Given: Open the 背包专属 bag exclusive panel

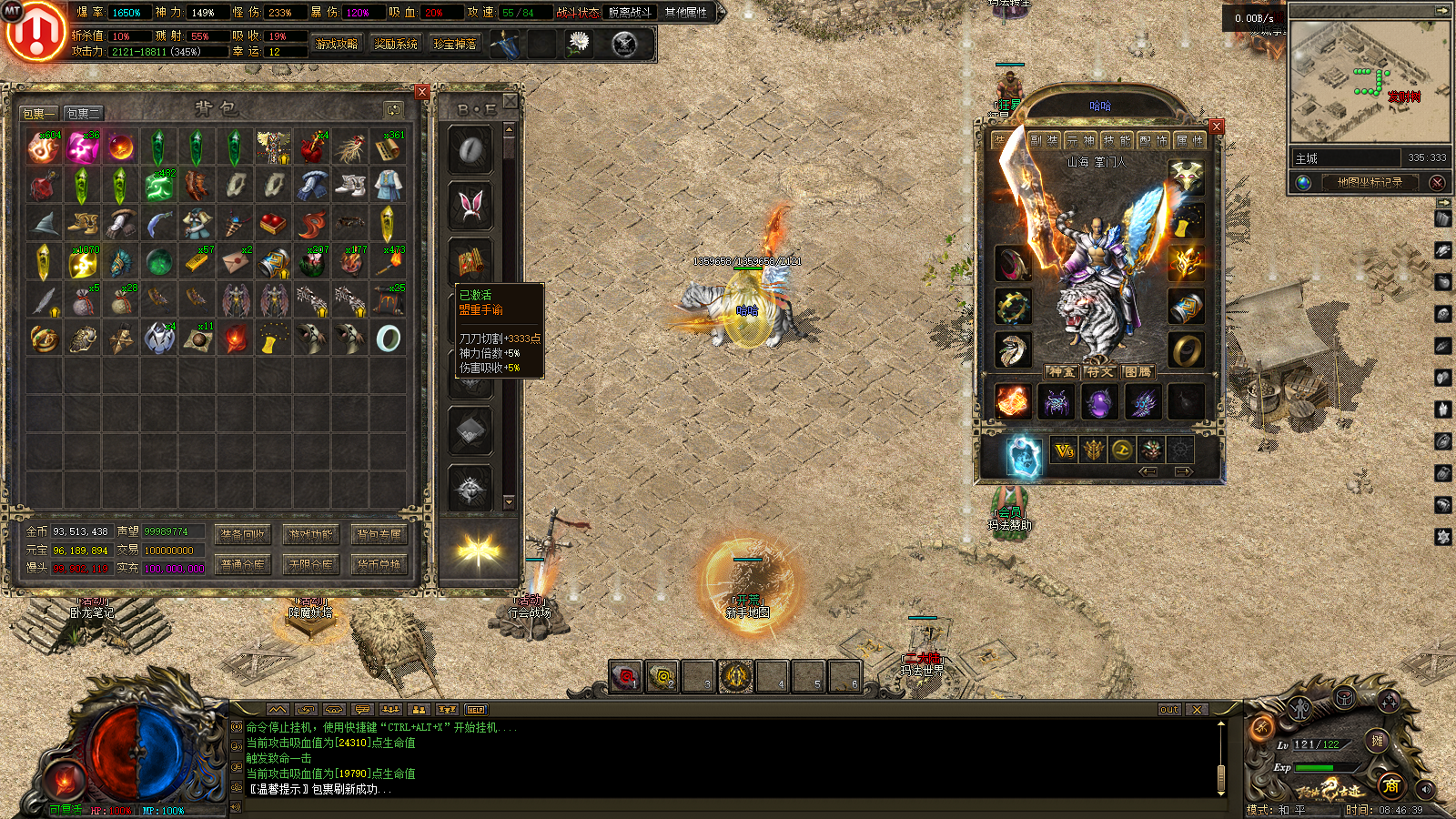Looking at the screenshot, I should coord(379,535).
